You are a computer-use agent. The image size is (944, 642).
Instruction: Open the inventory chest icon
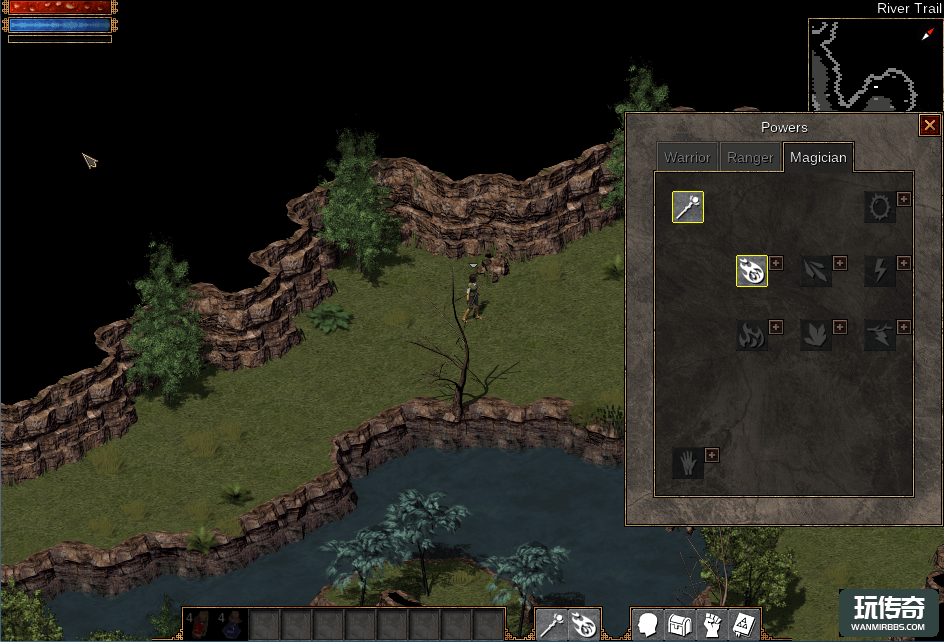pyautogui.click(x=680, y=625)
